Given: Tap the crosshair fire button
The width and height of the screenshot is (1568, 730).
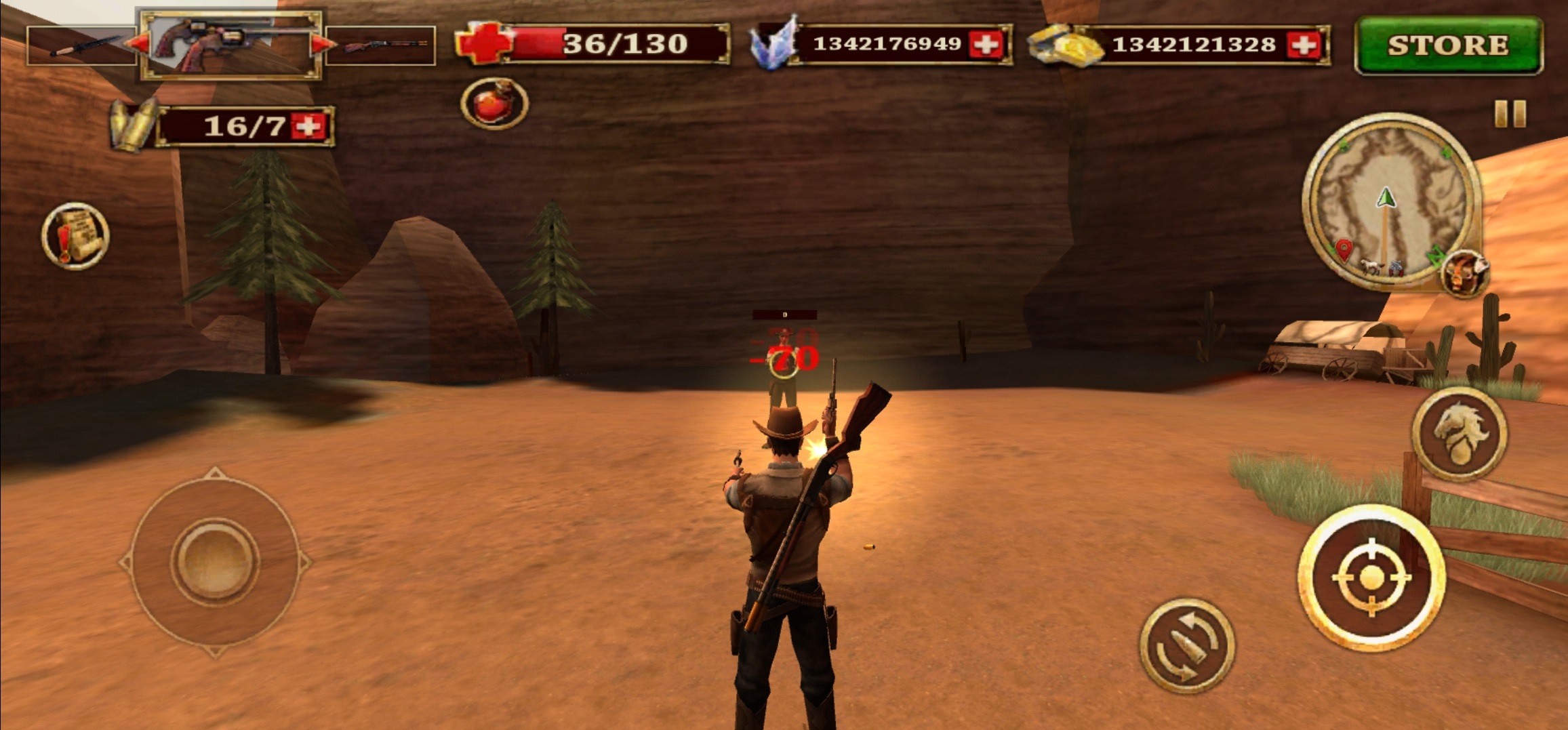Looking at the screenshot, I should pyautogui.click(x=1371, y=578).
